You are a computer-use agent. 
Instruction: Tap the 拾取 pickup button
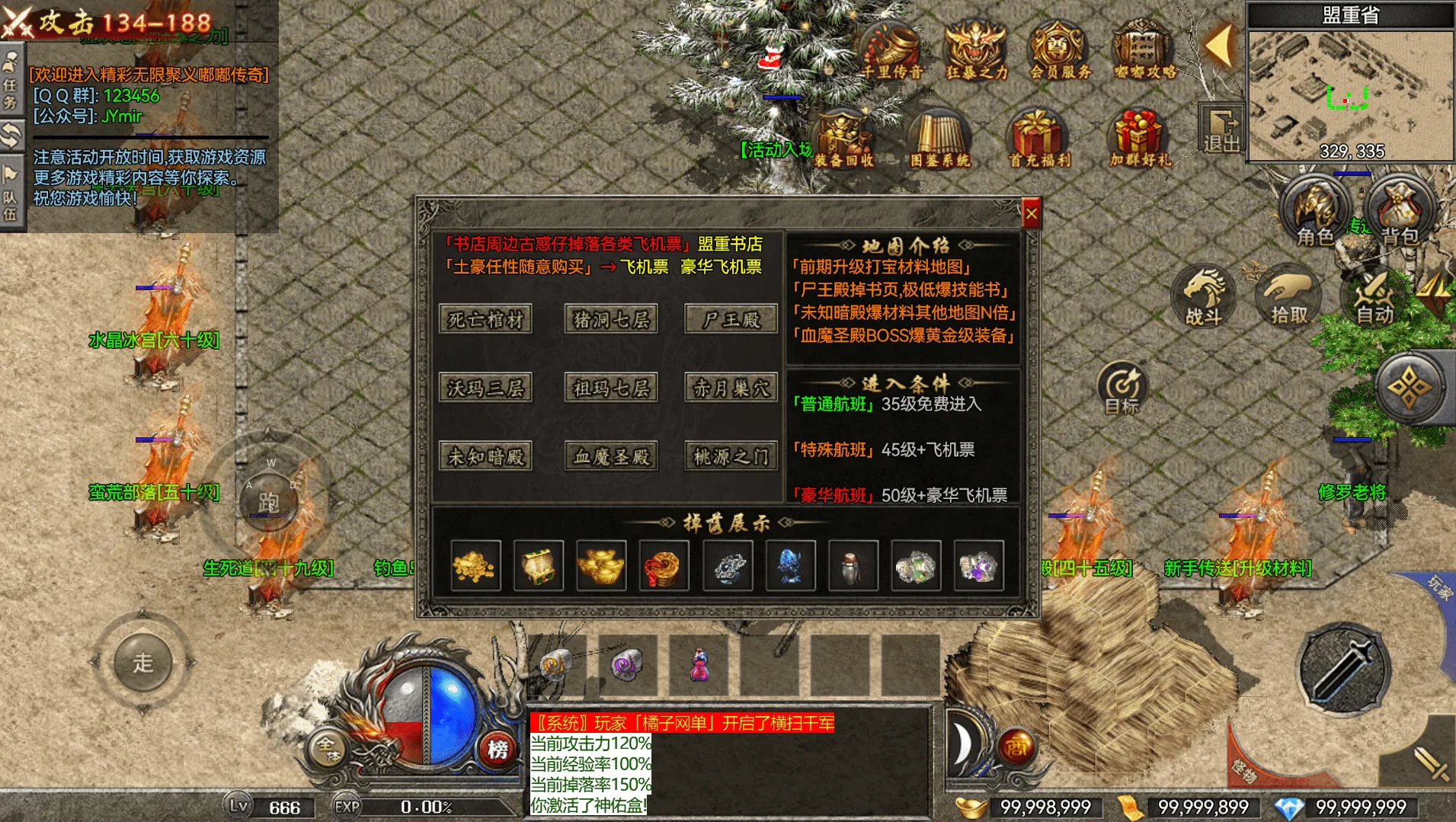[x=1288, y=297]
